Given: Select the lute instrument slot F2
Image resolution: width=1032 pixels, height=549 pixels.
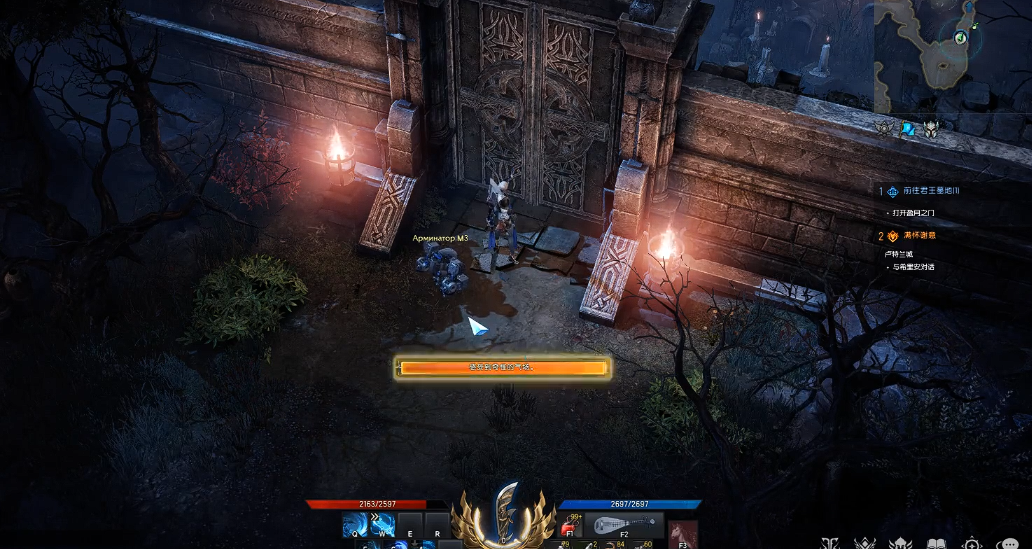Looking at the screenshot, I should pos(622,525).
